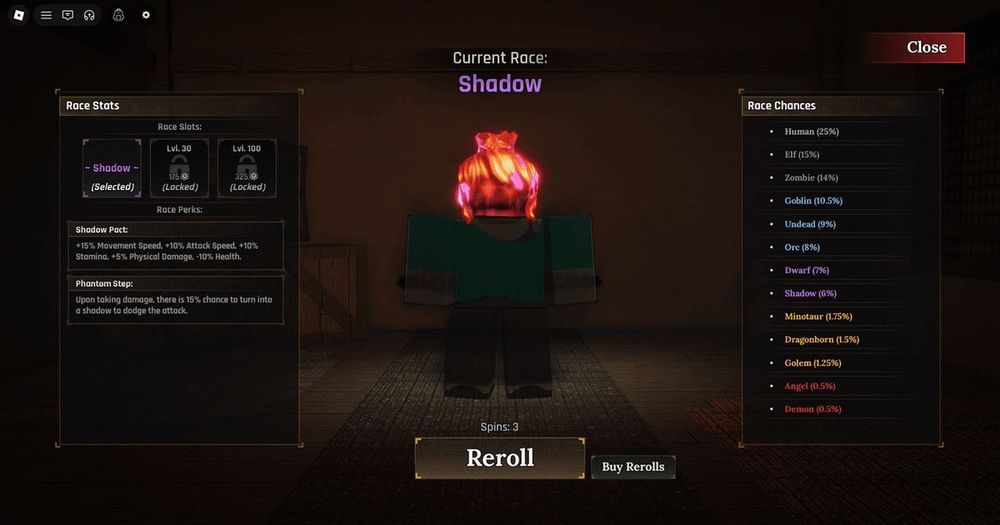The width and height of the screenshot is (1000, 525).
Task: Click the headphones icon in top bar
Action: [x=89, y=15]
